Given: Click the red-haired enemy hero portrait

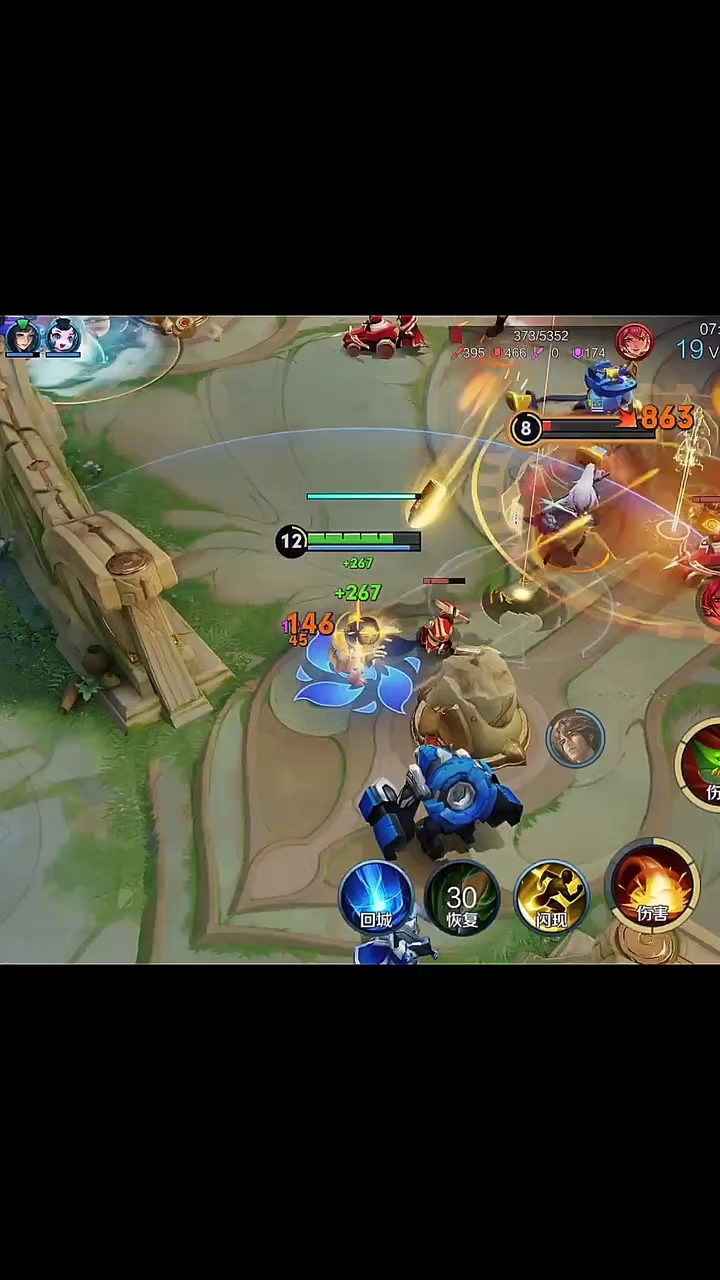Looking at the screenshot, I should point(634,342).
